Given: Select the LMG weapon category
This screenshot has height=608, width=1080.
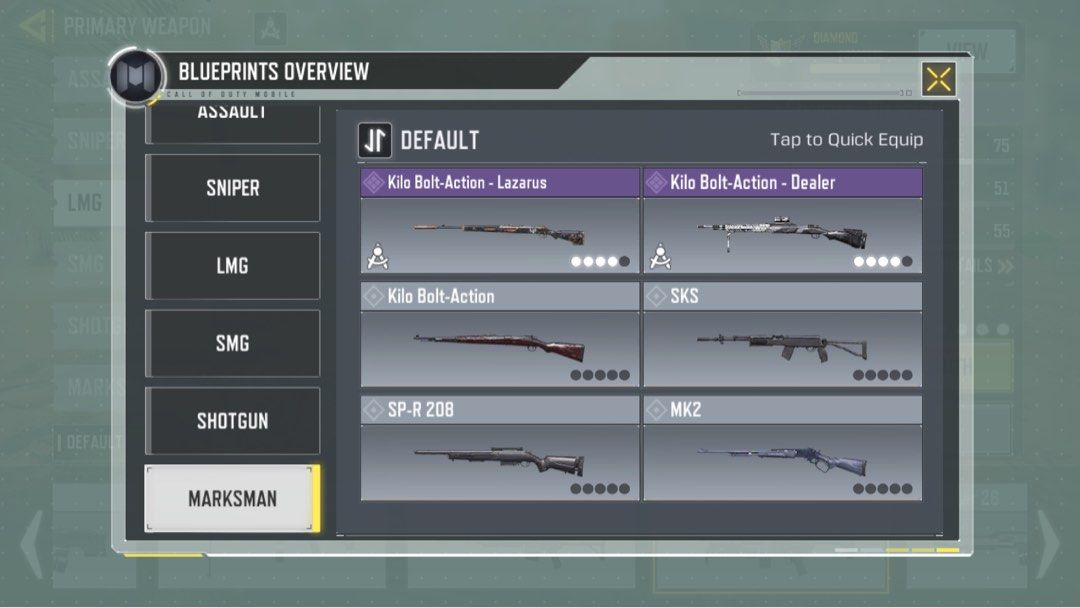Looking at the screenshot, I should pos(232,266).
